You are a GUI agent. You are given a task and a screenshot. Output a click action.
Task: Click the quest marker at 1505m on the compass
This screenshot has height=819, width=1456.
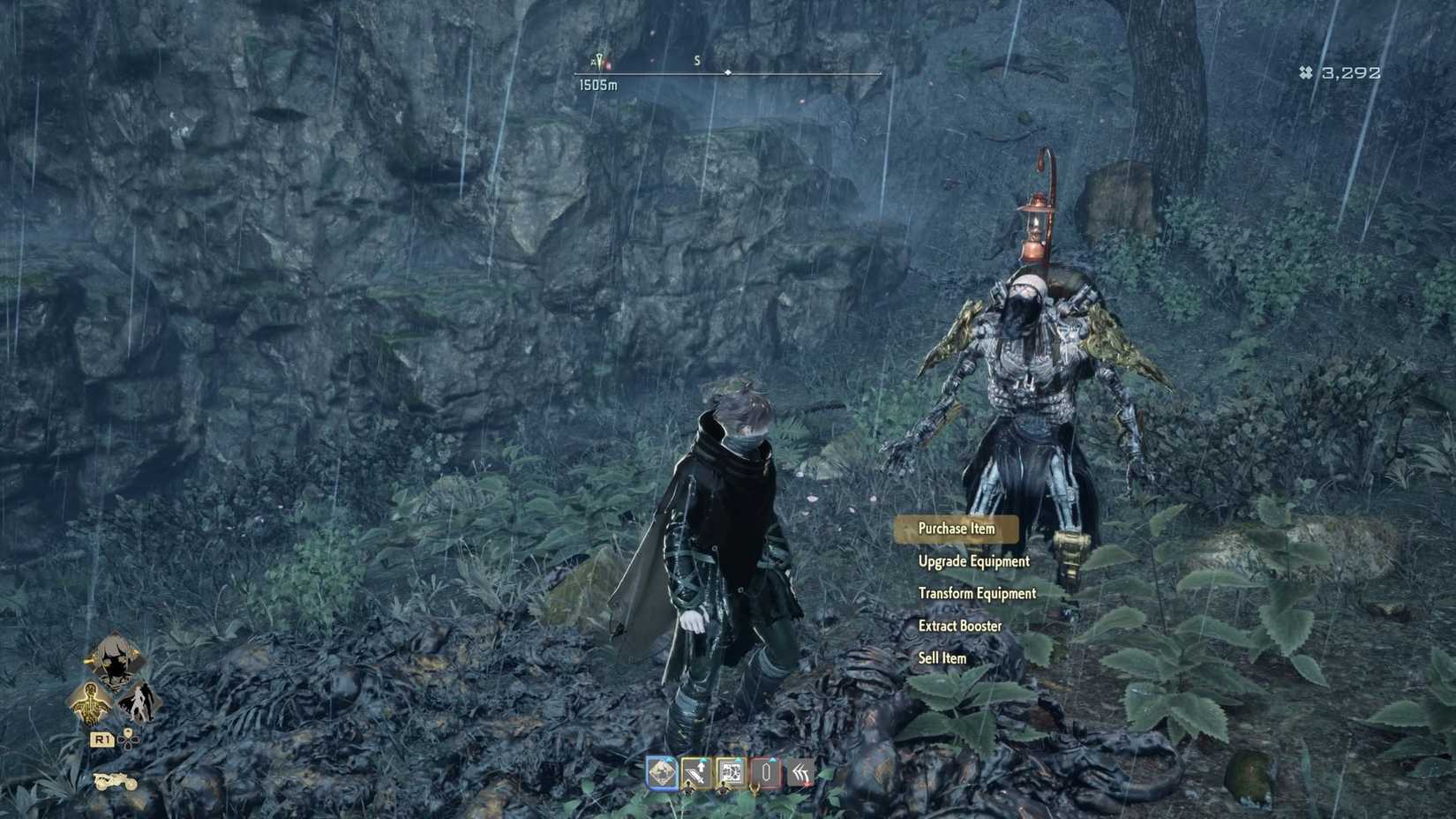(x=598, y=59)
